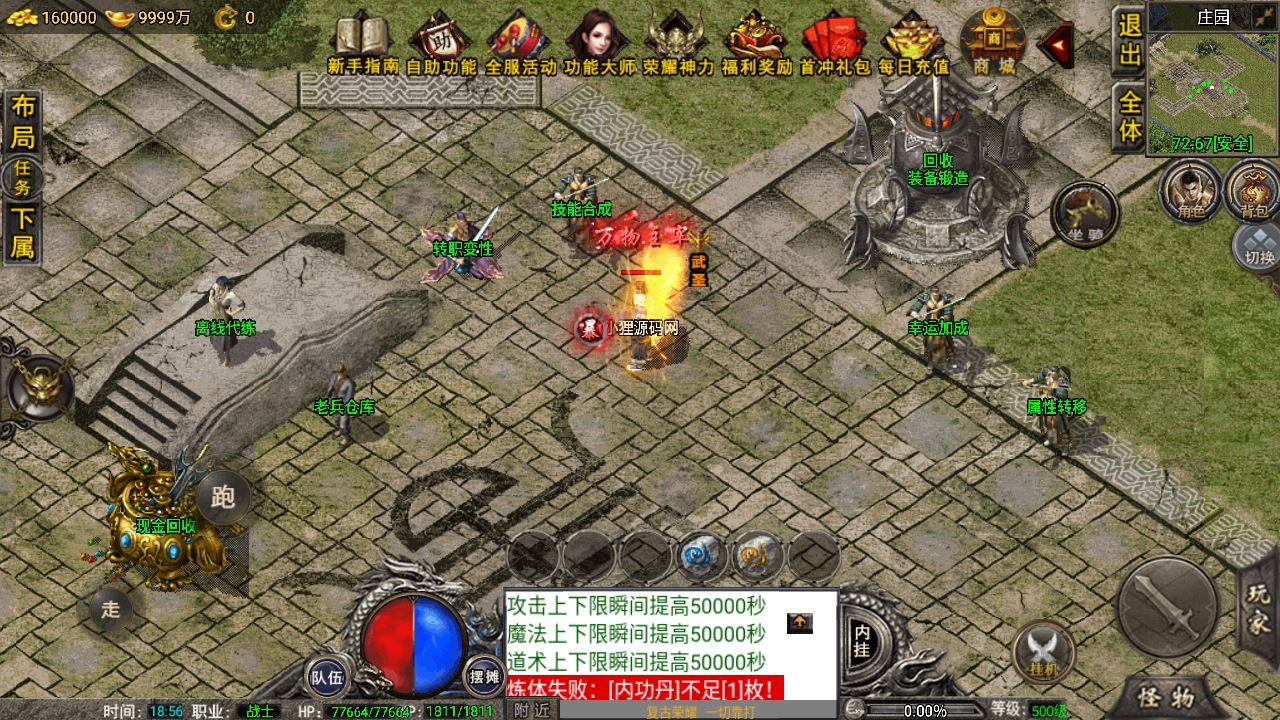Open the 商城 shop
This screenshot has height=720, width=1280.
click(993, 42)
